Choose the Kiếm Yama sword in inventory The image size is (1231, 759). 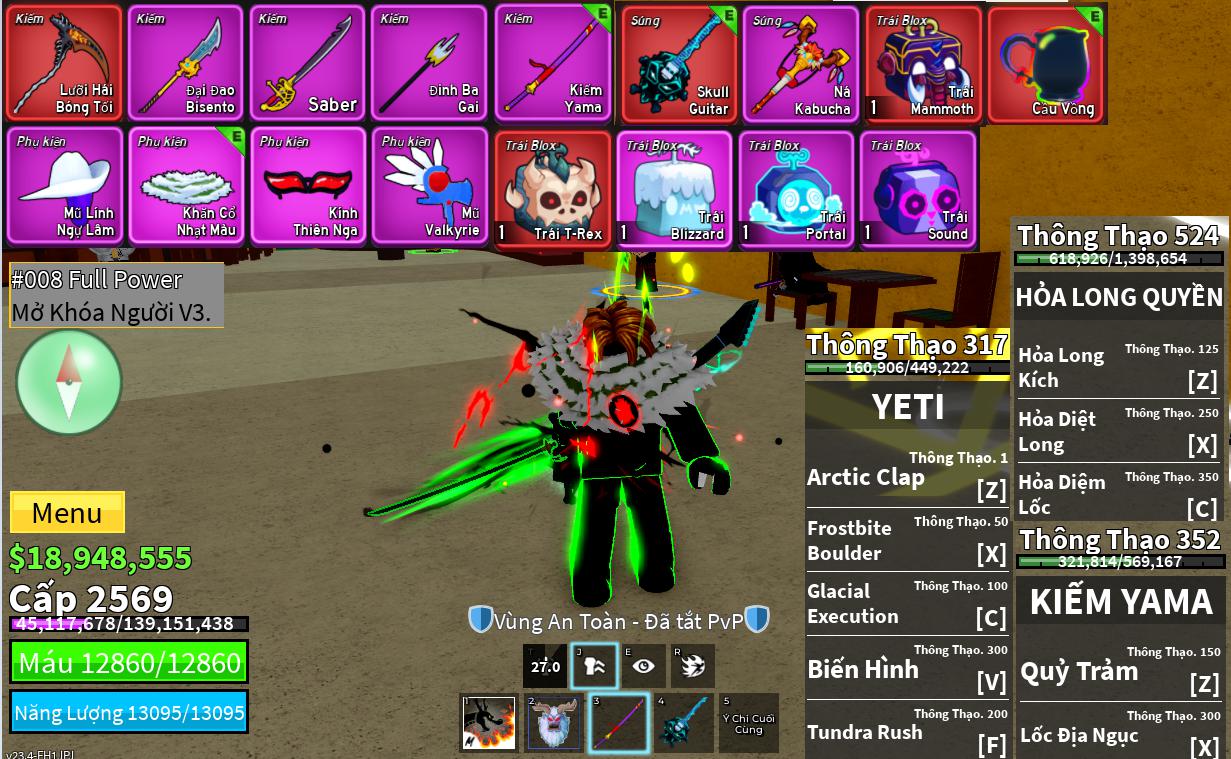(553, 63)
